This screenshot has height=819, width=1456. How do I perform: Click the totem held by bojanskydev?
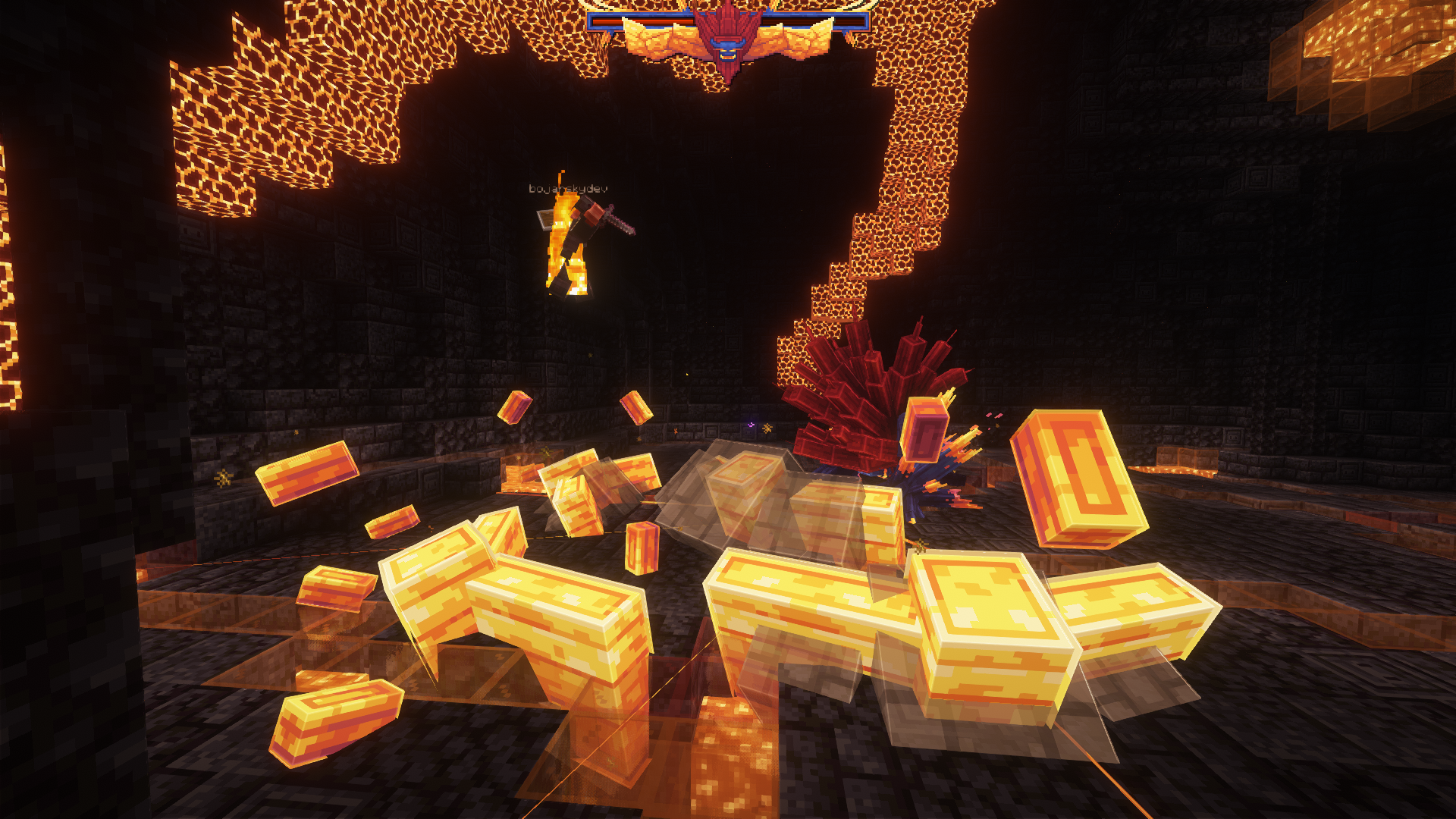tap(544, 220)
